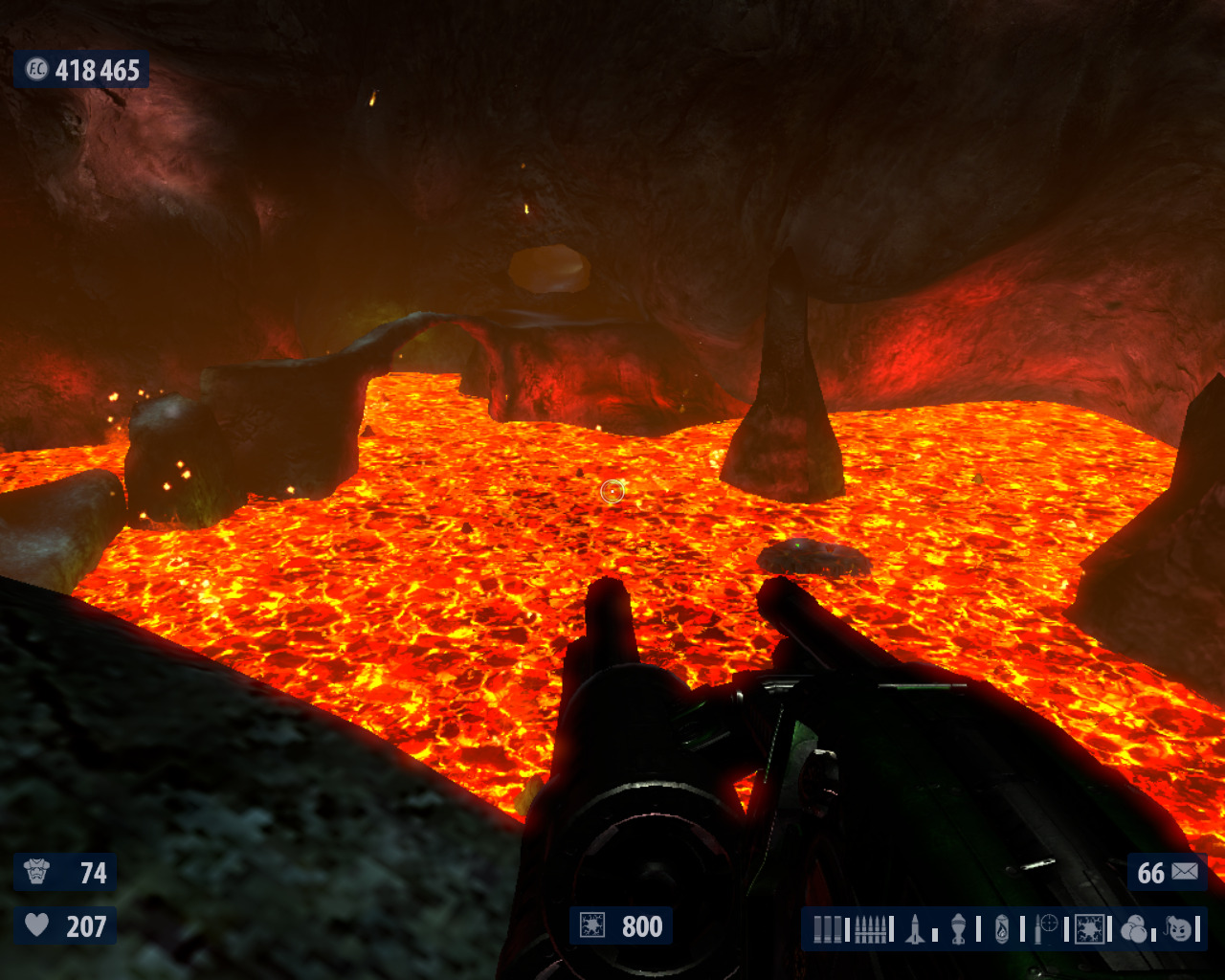Select the sniper bullet crosshair icon
This screenshot has height=980, width=1225.
1046,928
